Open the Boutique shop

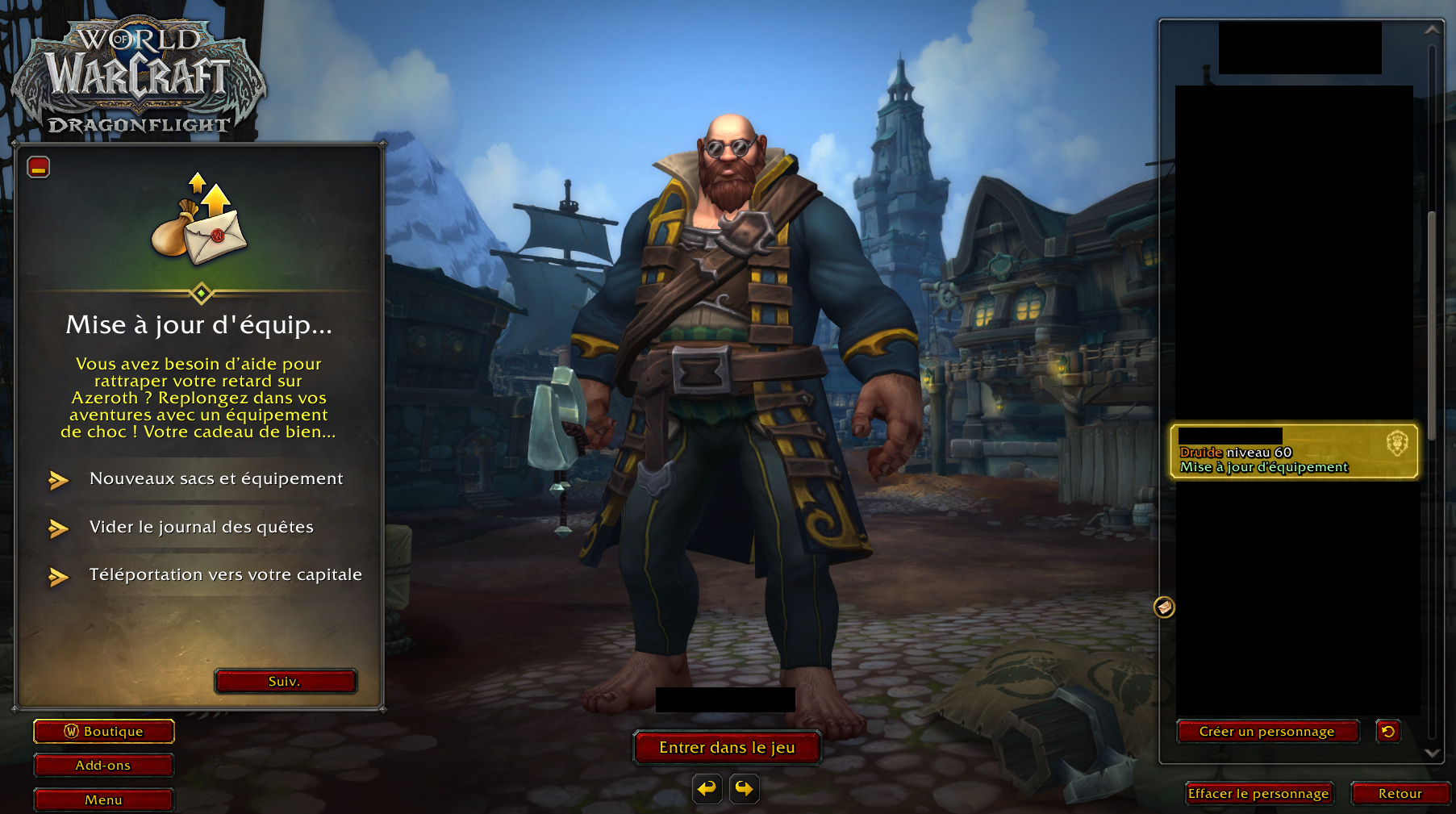(104, 732)
